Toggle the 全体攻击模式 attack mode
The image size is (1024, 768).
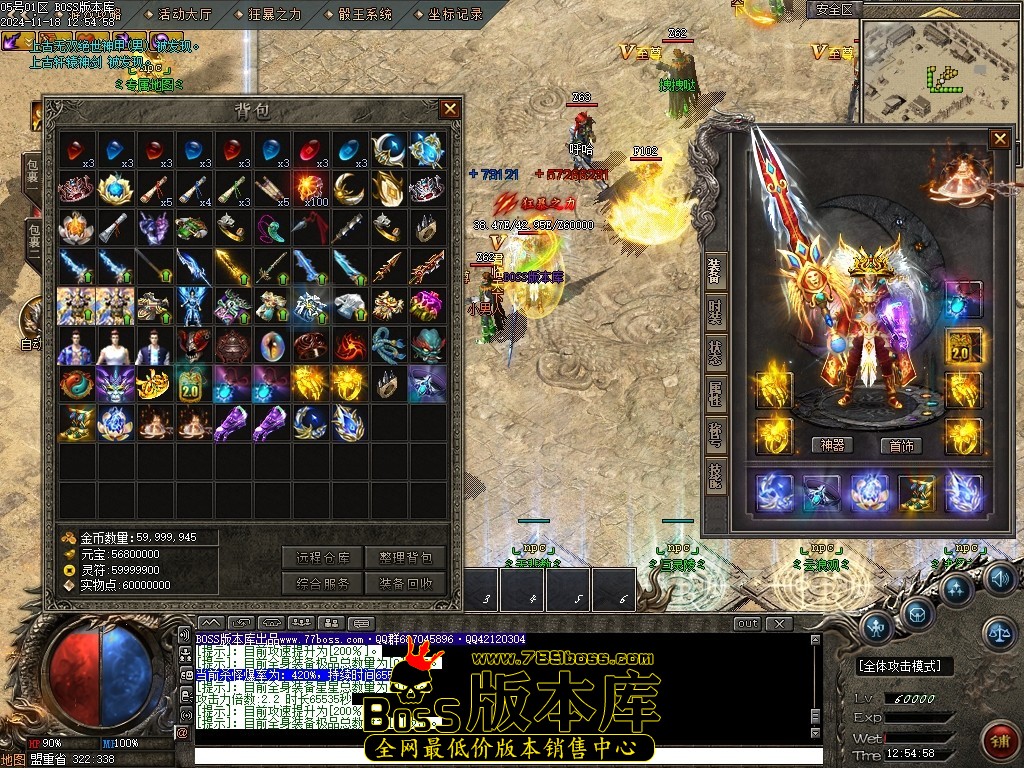click(904, 666)
